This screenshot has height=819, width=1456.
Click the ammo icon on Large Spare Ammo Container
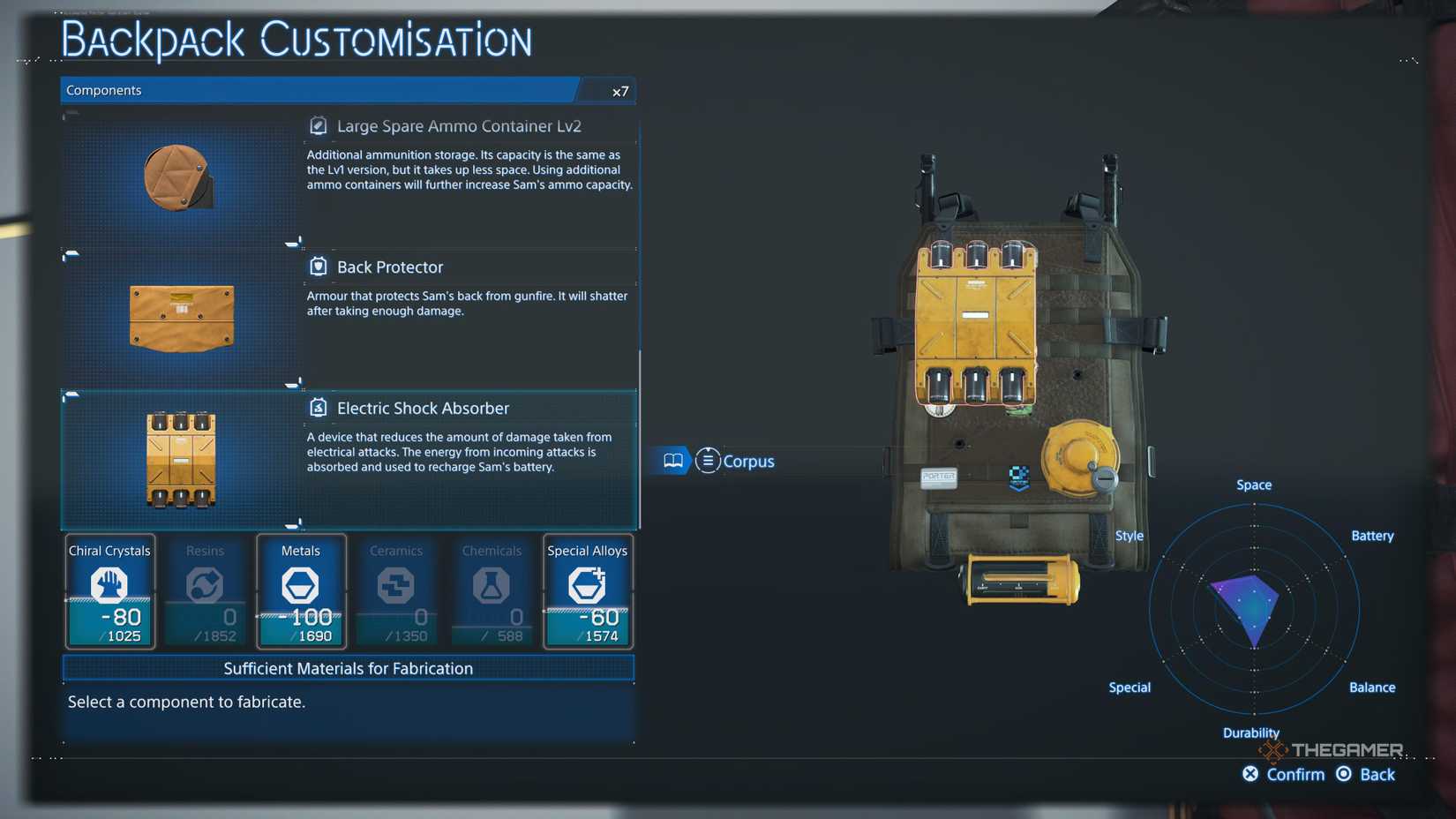(318, 125)
